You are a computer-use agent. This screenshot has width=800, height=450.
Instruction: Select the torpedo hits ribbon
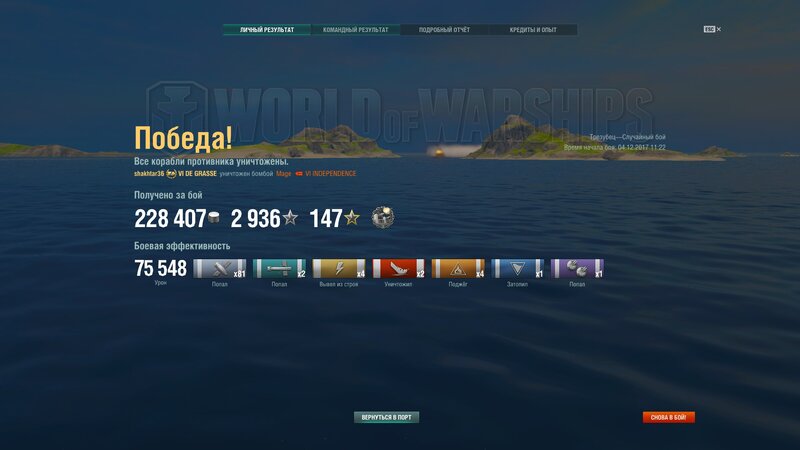click(279, 268)
